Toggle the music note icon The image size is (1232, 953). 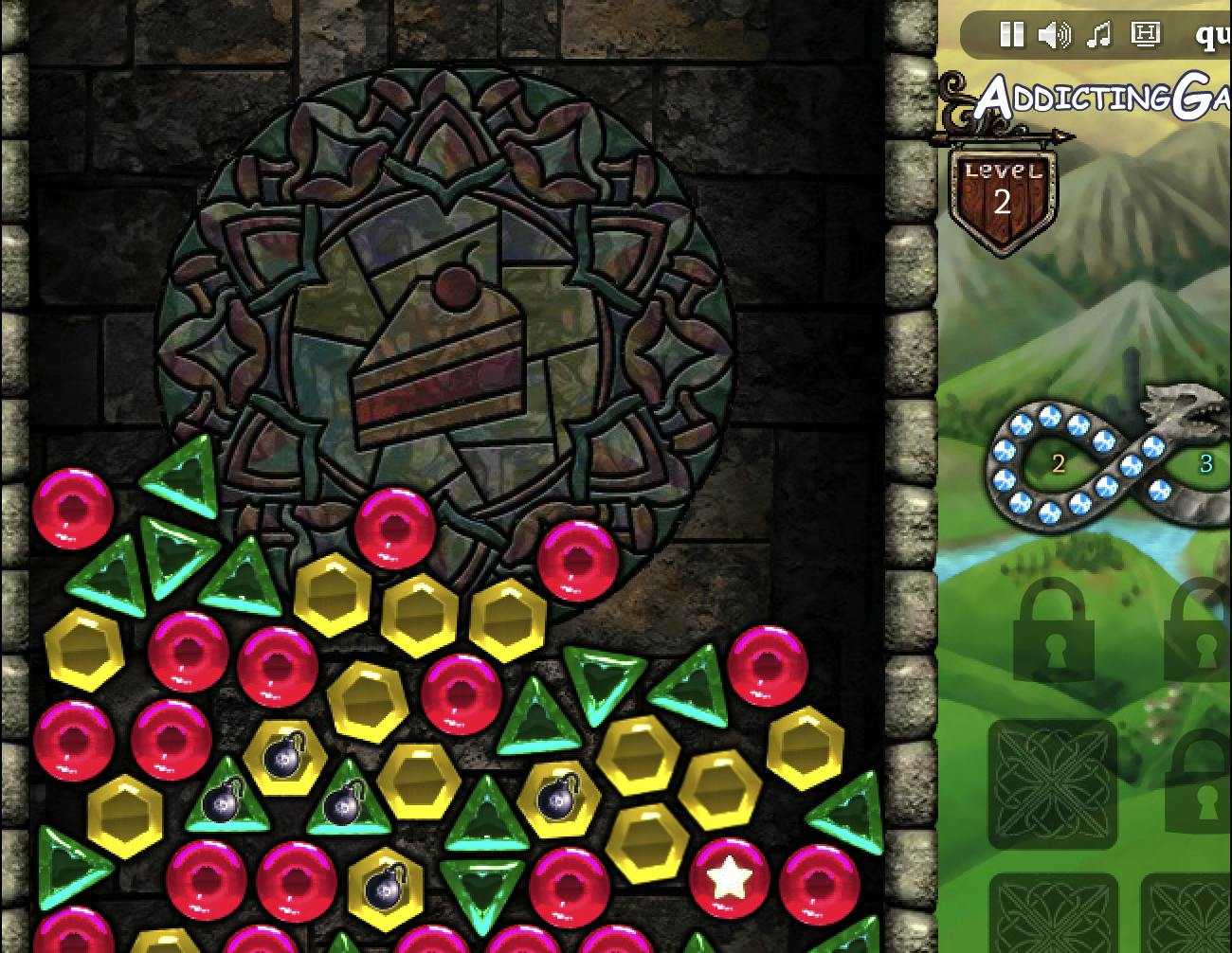click(x=1098, y=35)
